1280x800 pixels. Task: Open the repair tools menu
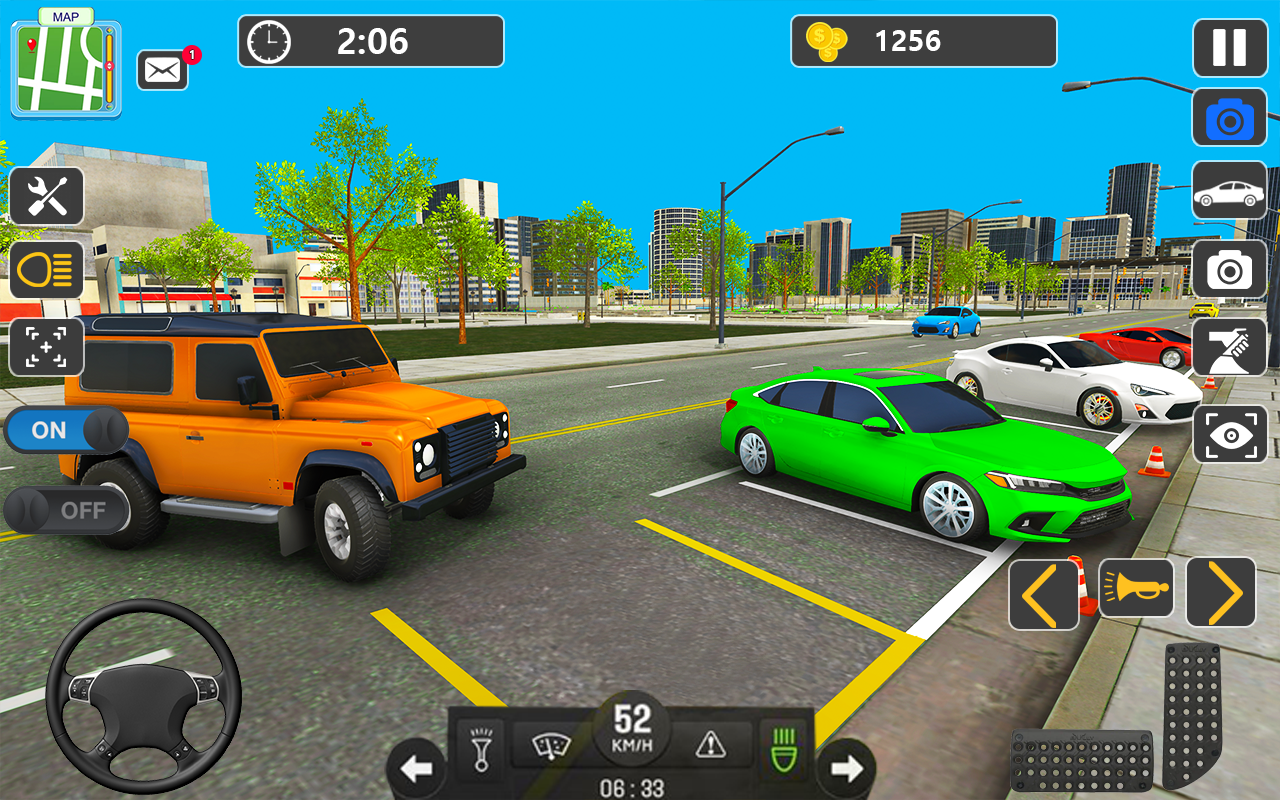coord(46,196)
